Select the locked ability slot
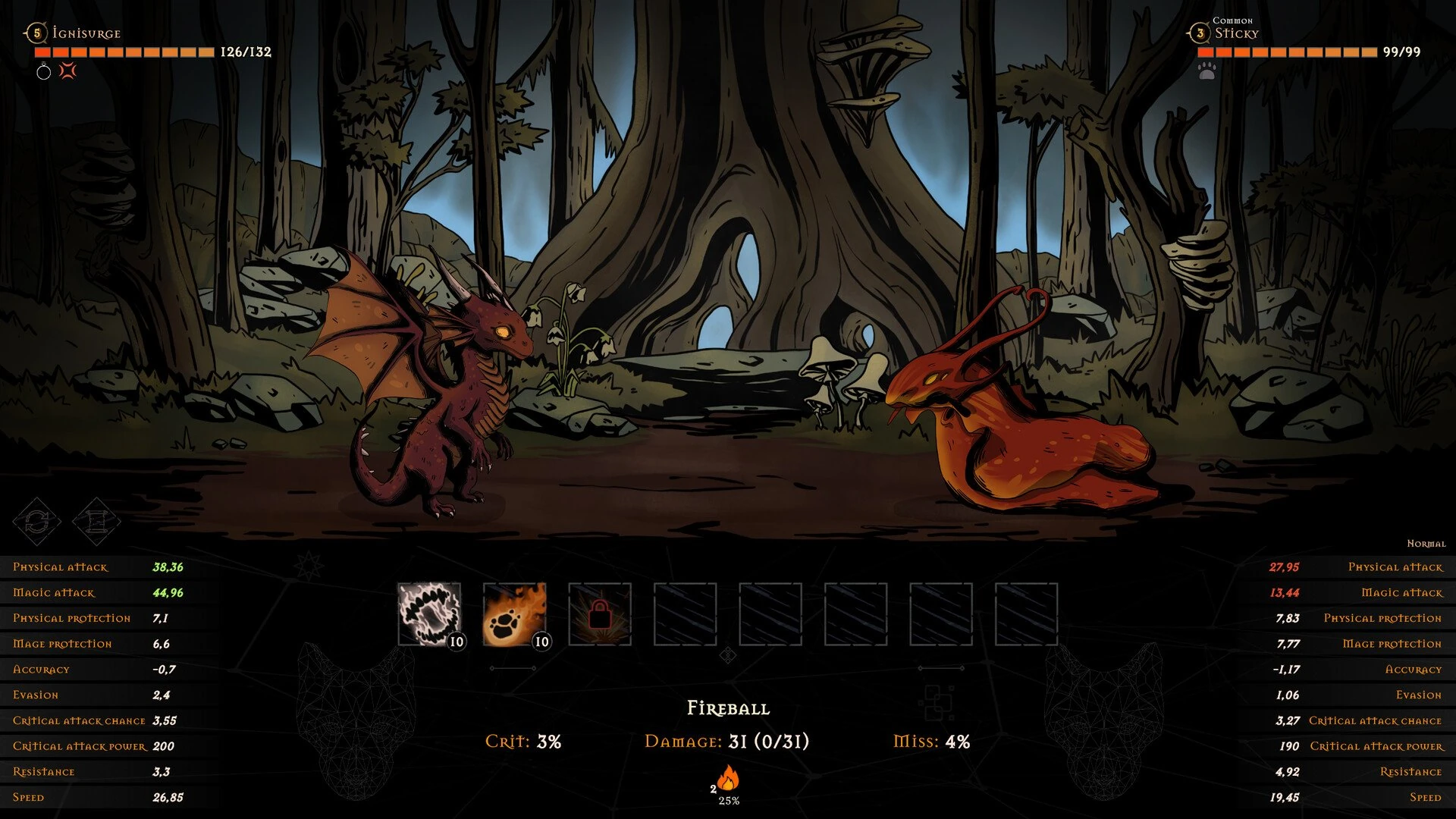The image size is (1456, 819). [x=600, y=613]
